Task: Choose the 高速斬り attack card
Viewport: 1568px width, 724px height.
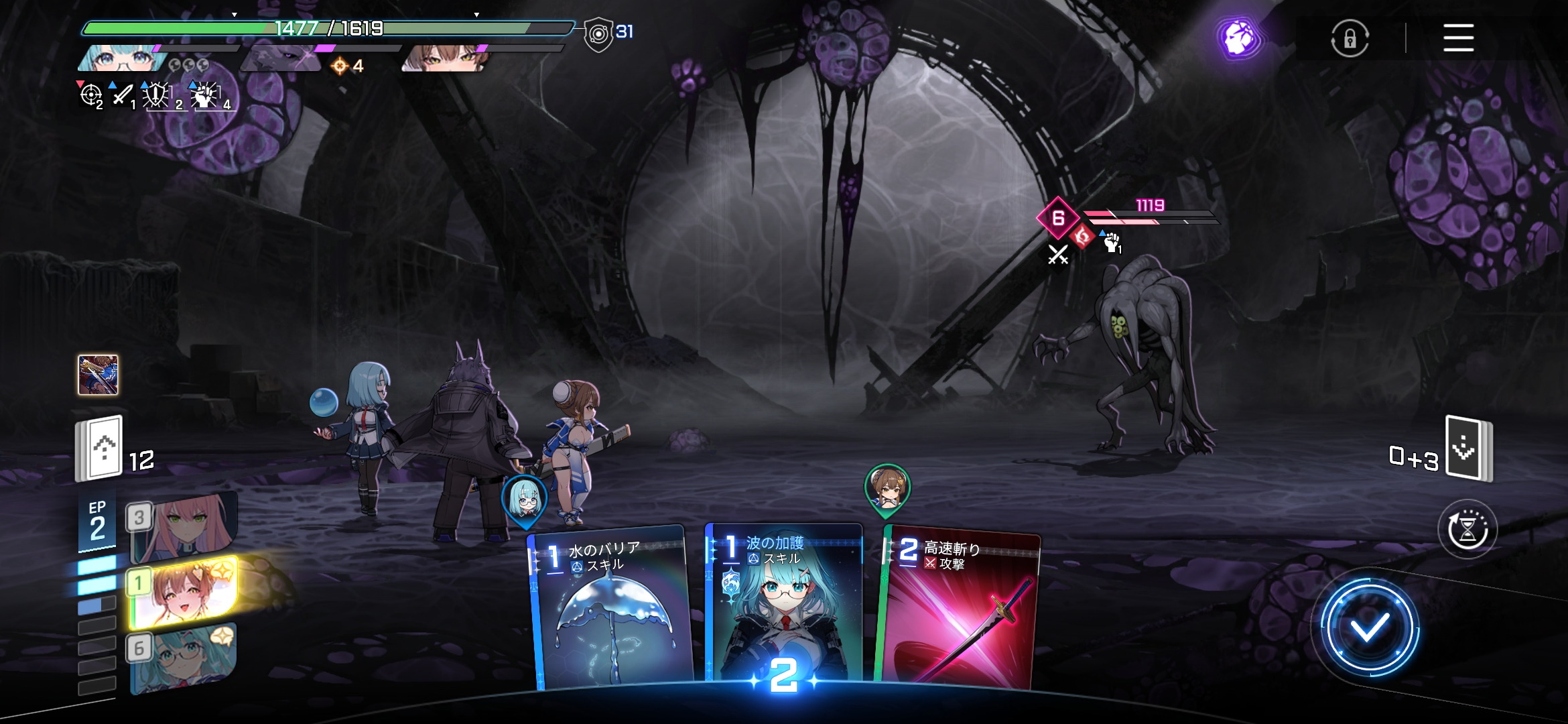Action: (960, 610)
